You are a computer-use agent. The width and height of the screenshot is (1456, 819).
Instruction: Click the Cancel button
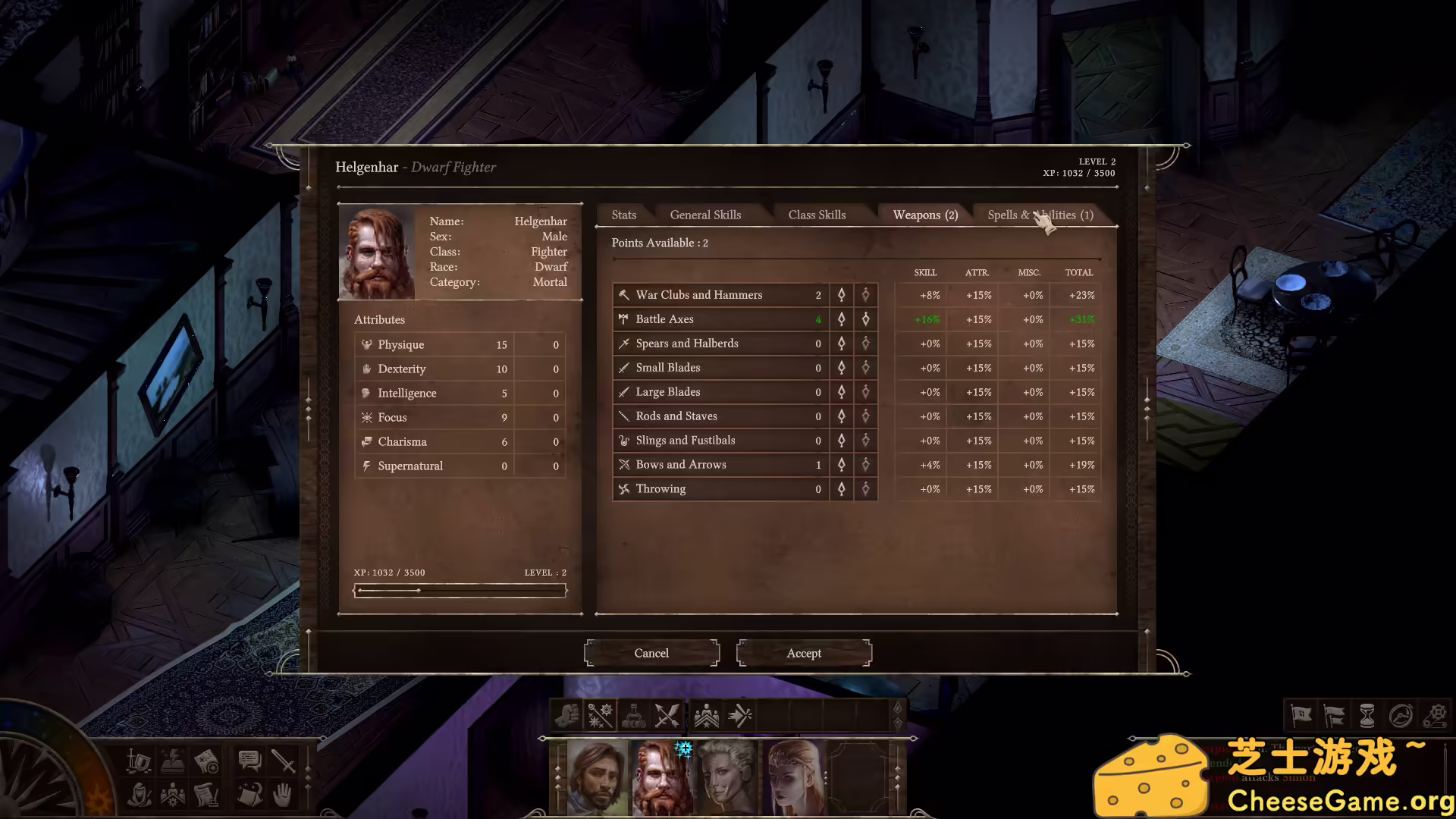coord(651,653)
